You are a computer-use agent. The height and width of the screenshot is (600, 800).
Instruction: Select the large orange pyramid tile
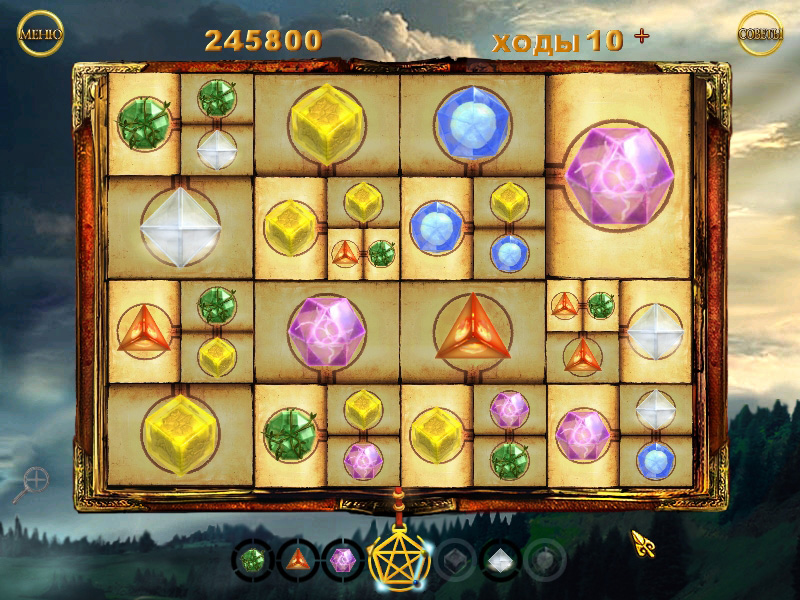[472, 329]
